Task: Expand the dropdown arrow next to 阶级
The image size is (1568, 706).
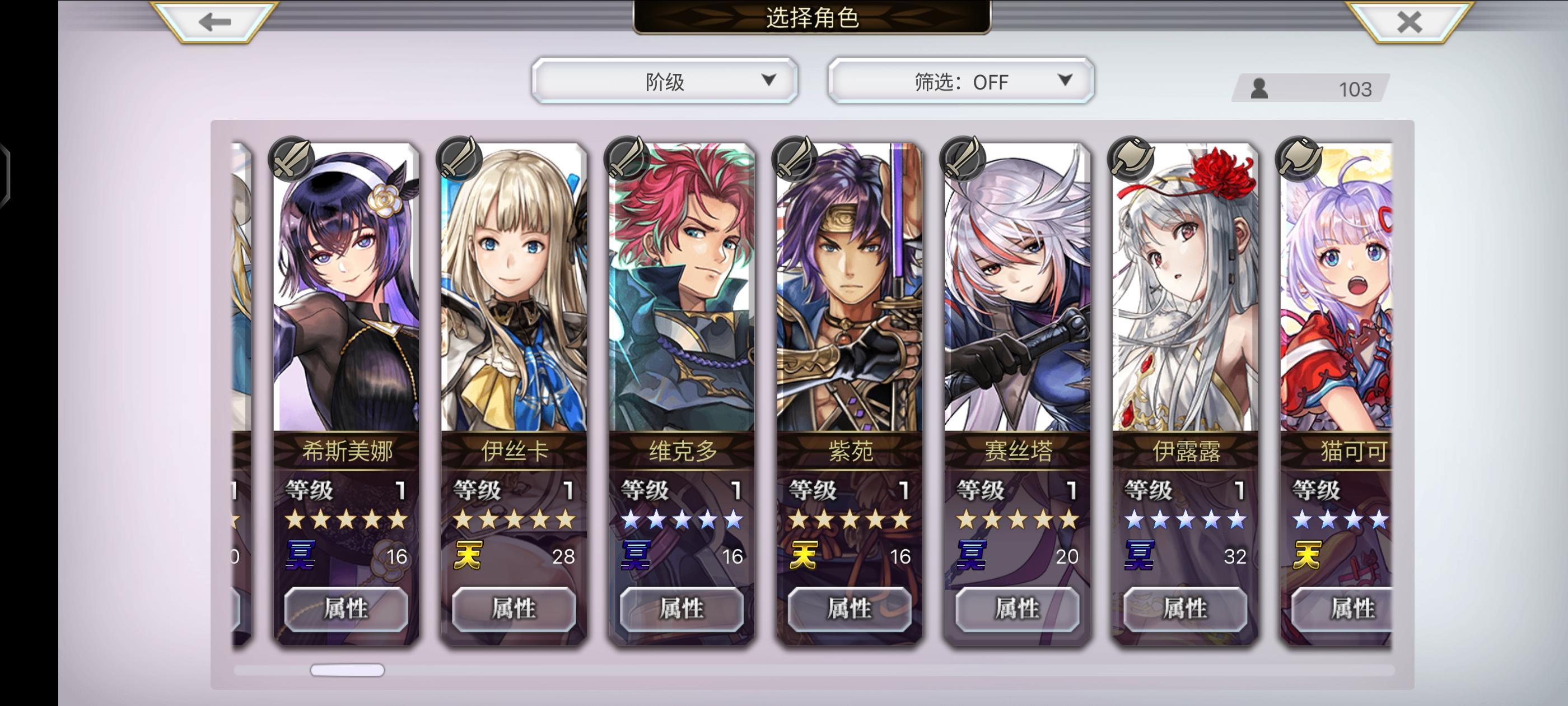Action: point(772,80)
